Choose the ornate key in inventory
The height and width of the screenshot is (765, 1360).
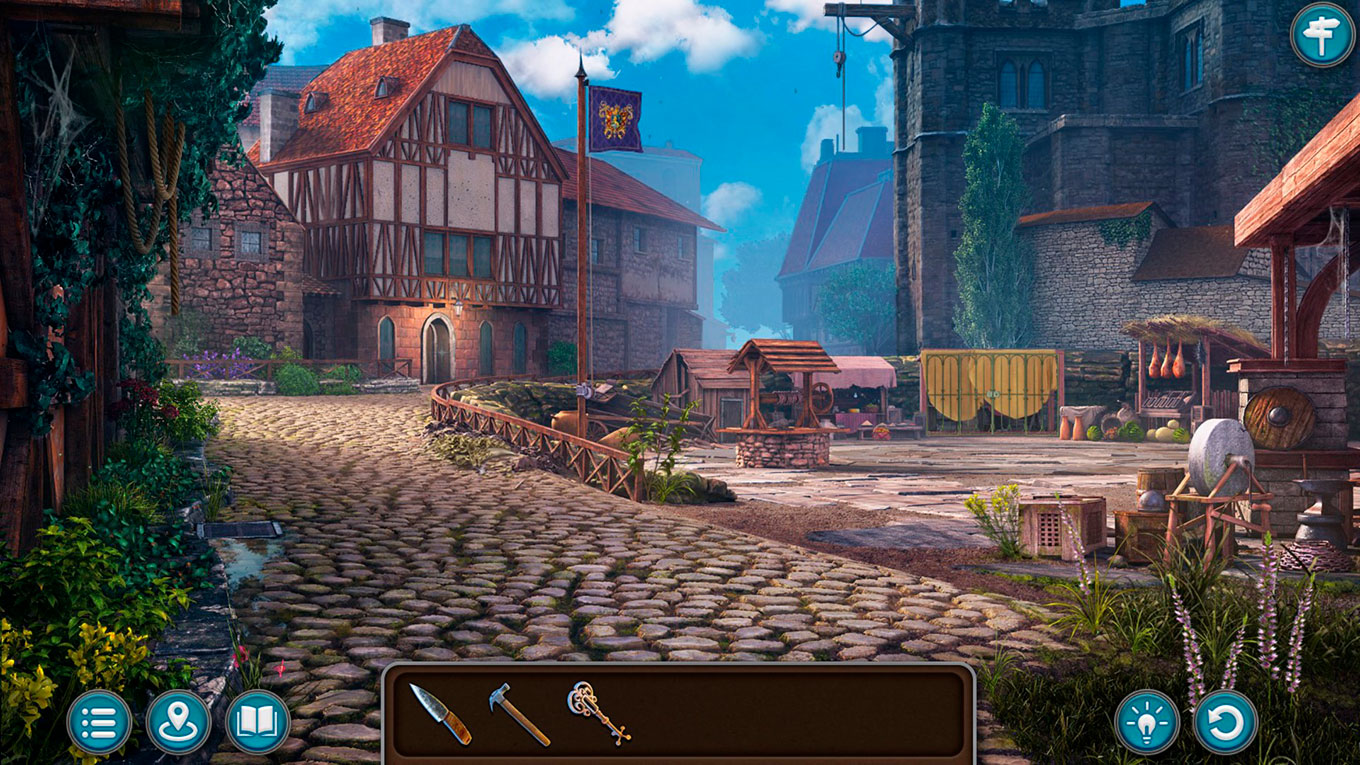[x=598, y=712]
